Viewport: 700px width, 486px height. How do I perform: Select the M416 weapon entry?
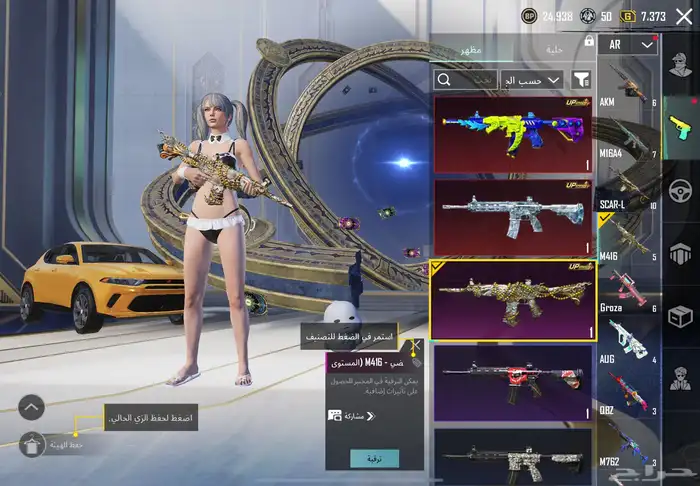627,238
